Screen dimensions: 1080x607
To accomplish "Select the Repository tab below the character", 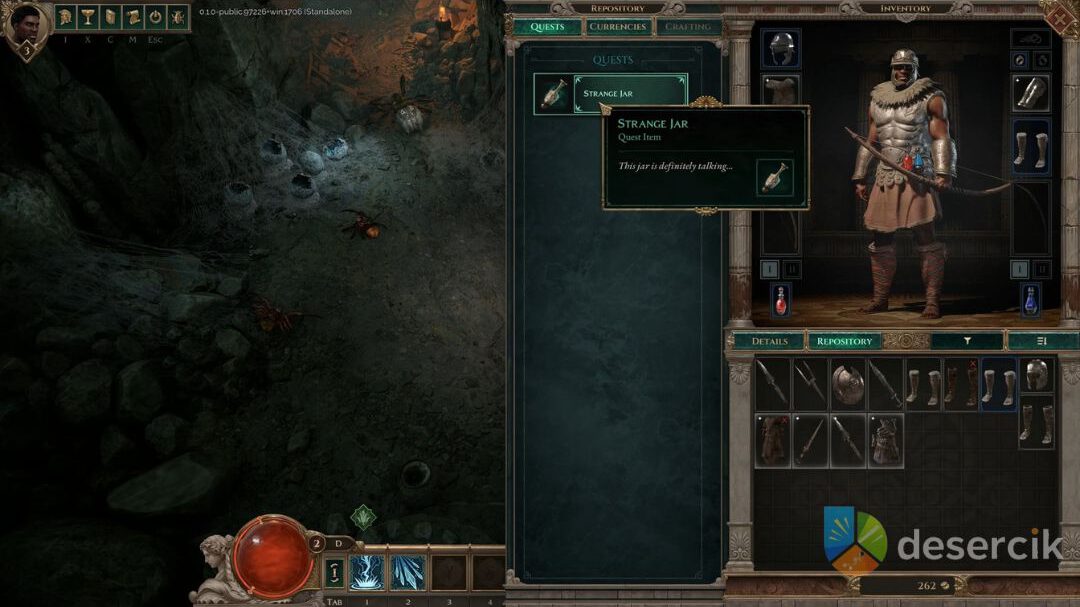I will pos(844,341).
